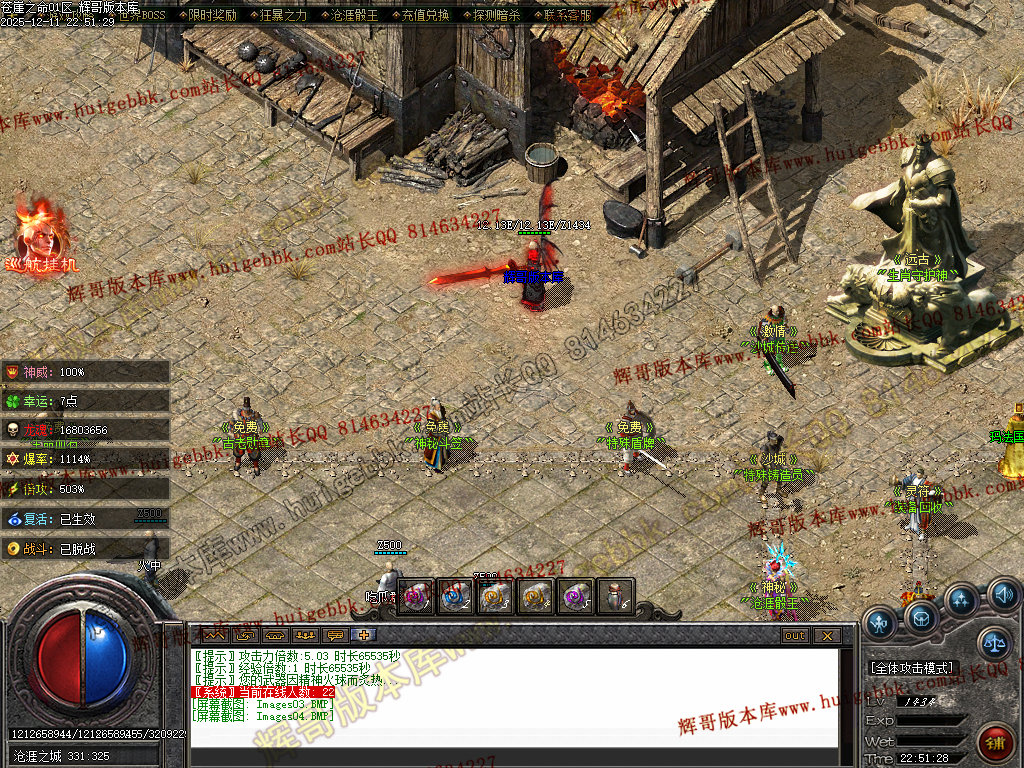This screenshot has height=768, width=1024.
Task: Open the 充值兑换 recharge exchange menu
Action: tap(425, 15)
